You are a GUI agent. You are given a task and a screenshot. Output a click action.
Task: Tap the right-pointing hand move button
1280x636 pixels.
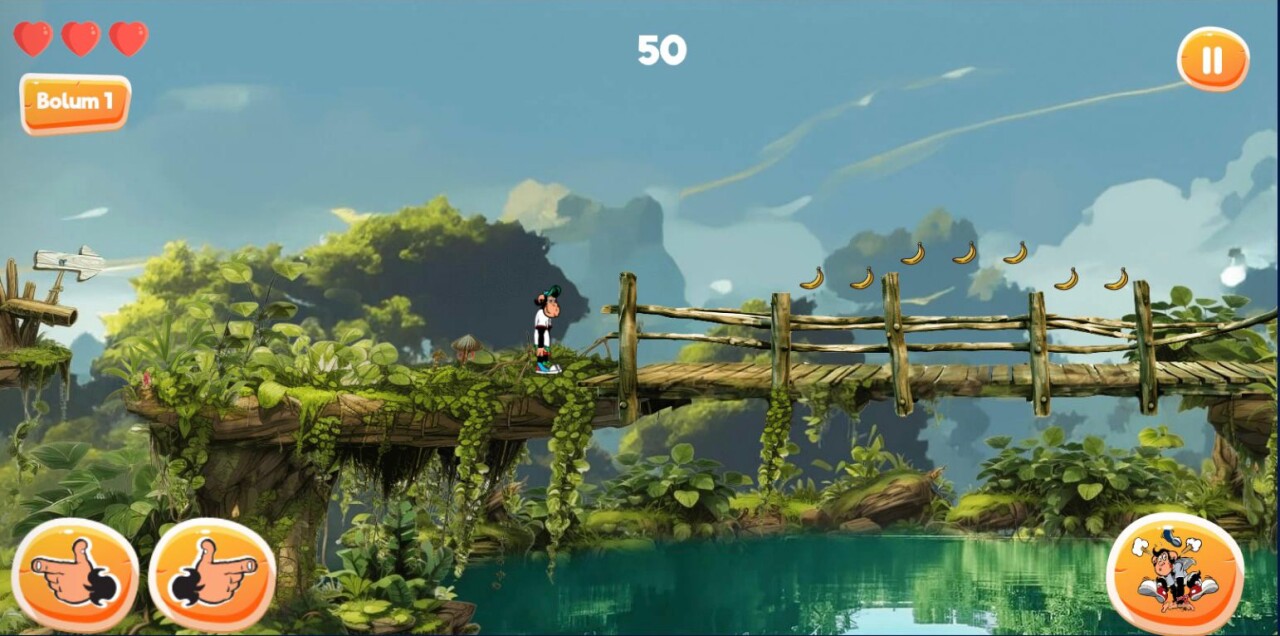click(x=212, y=574)
